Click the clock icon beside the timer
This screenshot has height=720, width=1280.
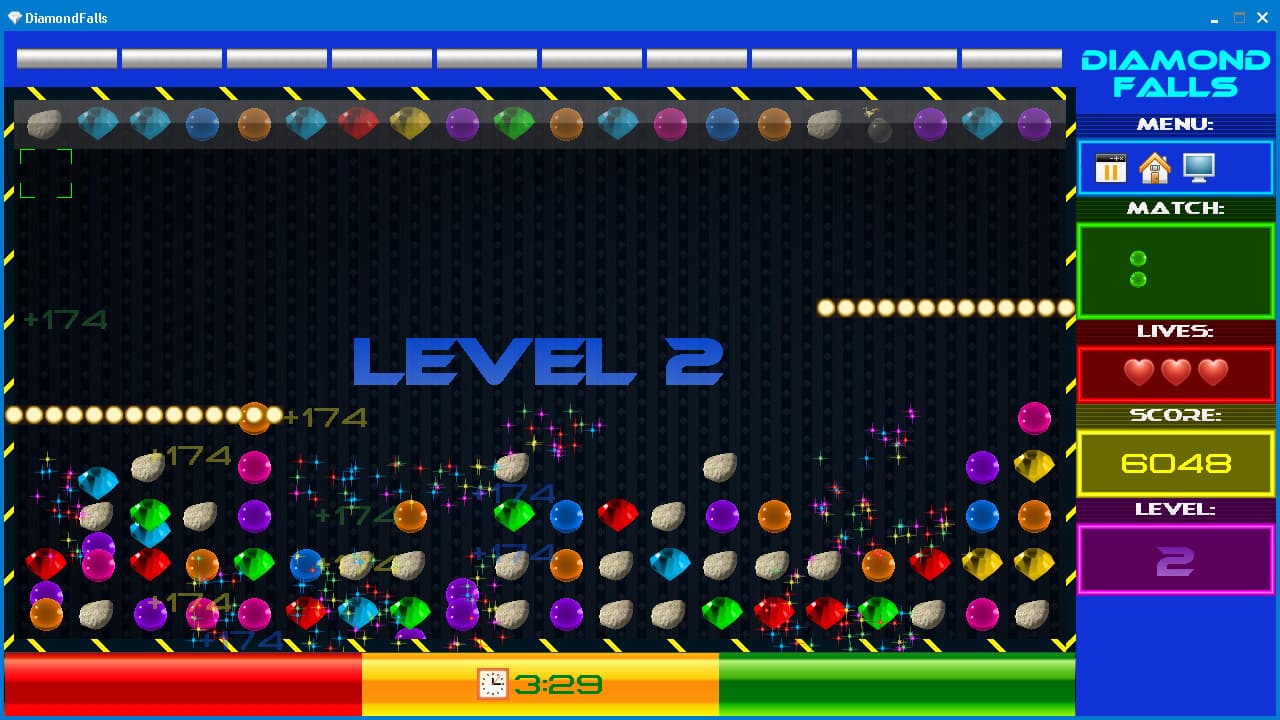(492, 686)
